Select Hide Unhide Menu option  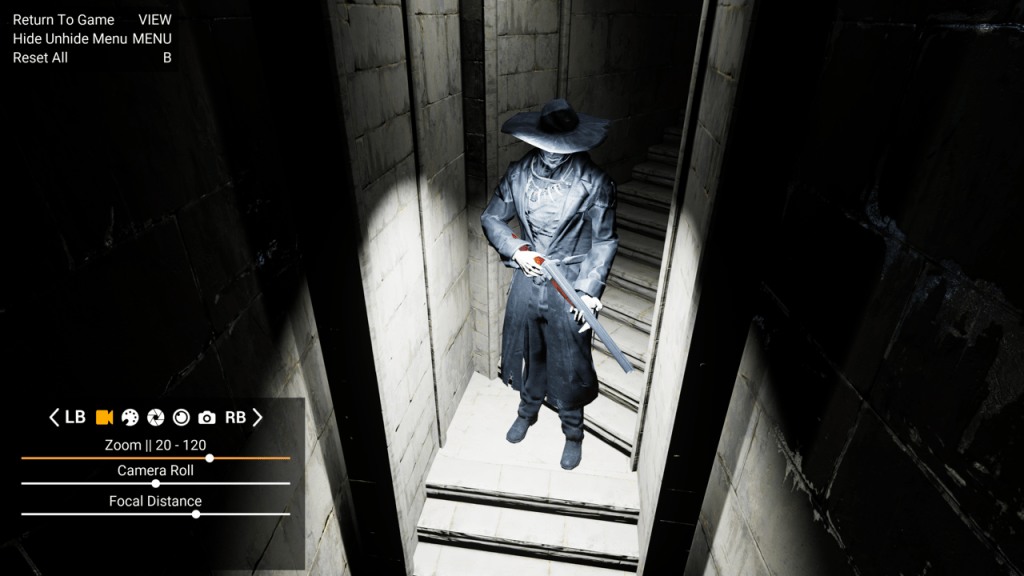pos(70,39)
